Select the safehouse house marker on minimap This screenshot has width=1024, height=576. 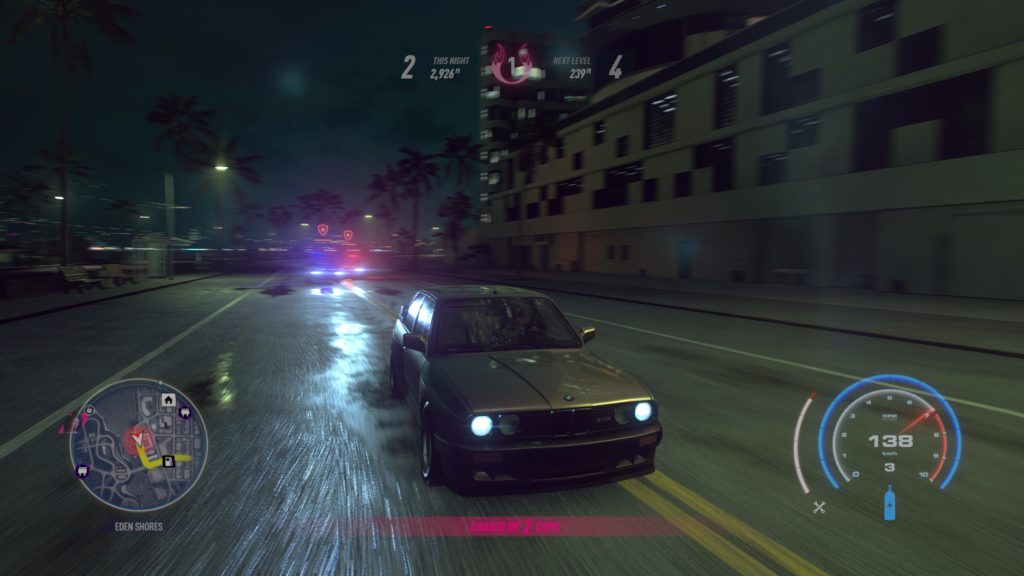coord(169,401)
